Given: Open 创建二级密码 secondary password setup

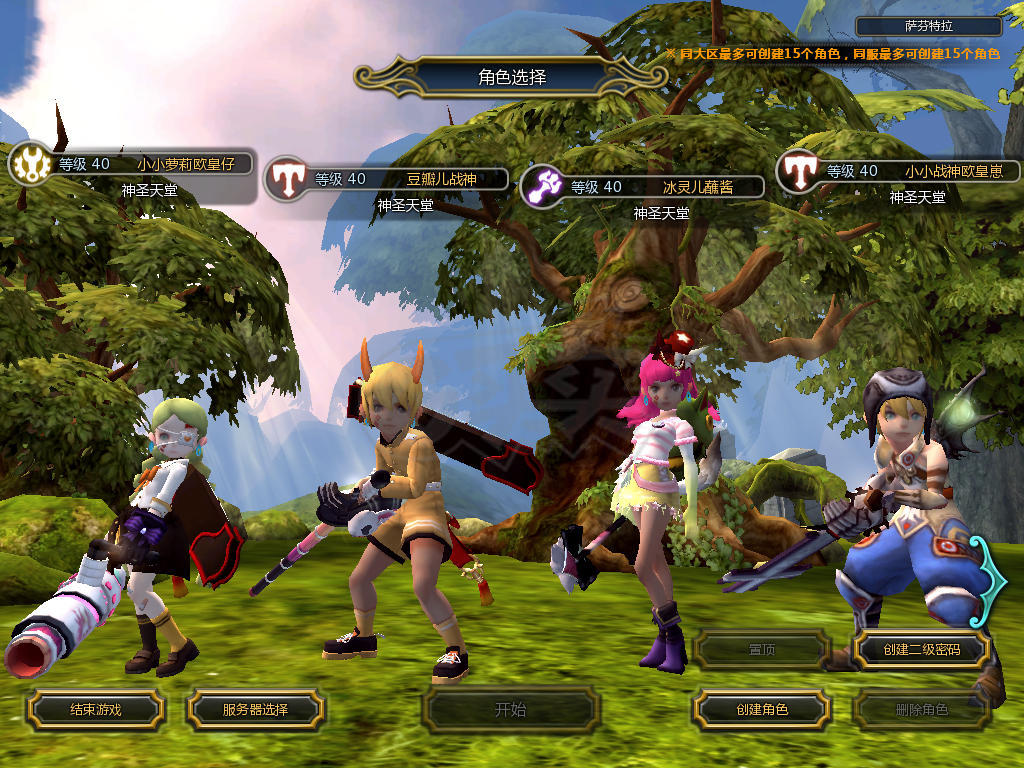Looking at the screenshot, I should 921,650.
